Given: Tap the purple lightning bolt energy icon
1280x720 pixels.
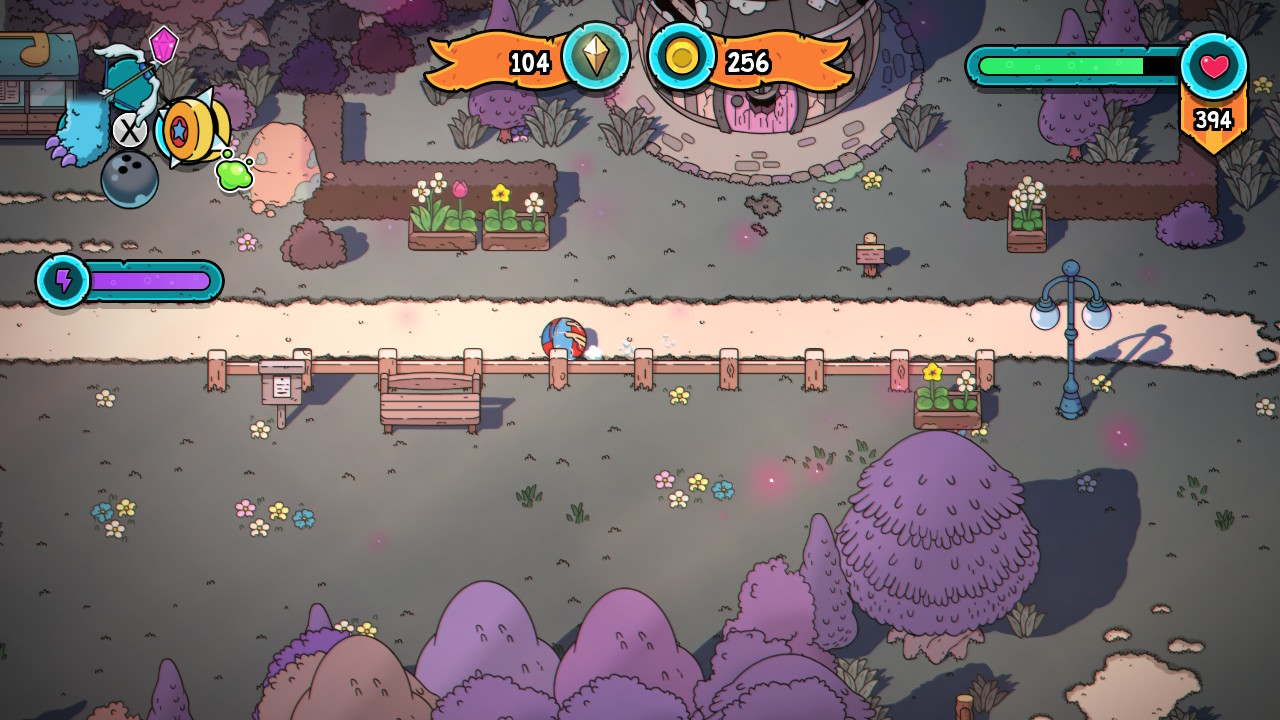Looking at the screenshot, I should point(64,281).
